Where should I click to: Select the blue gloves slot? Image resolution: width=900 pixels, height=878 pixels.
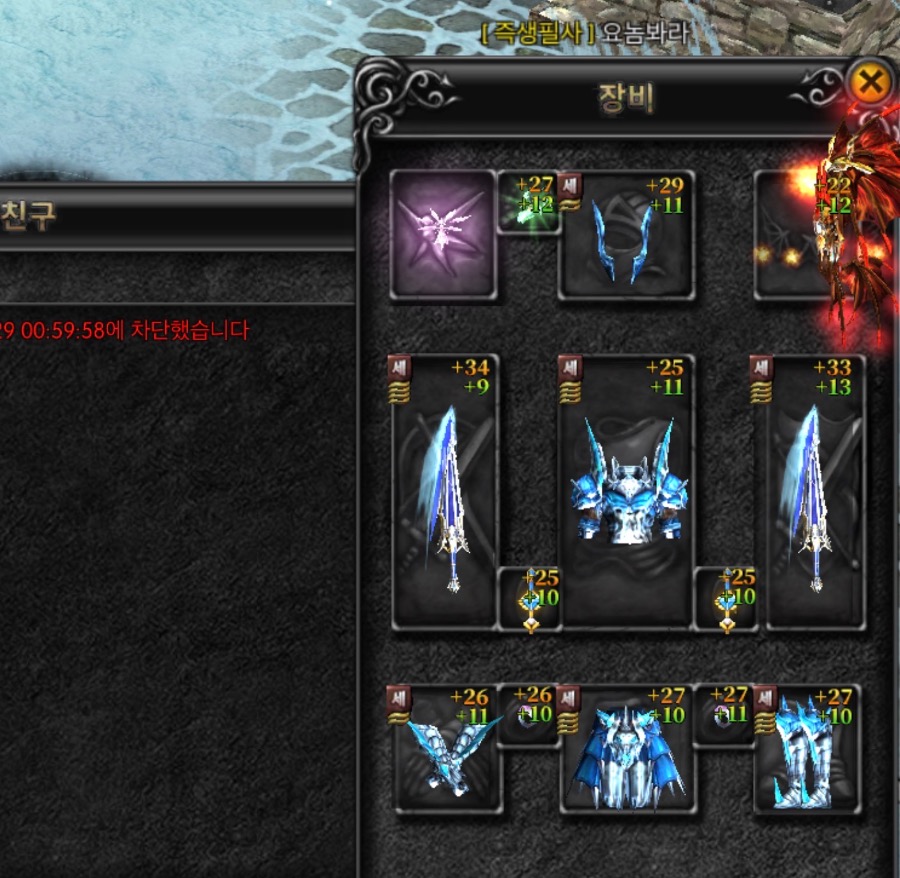click(444, 749)
